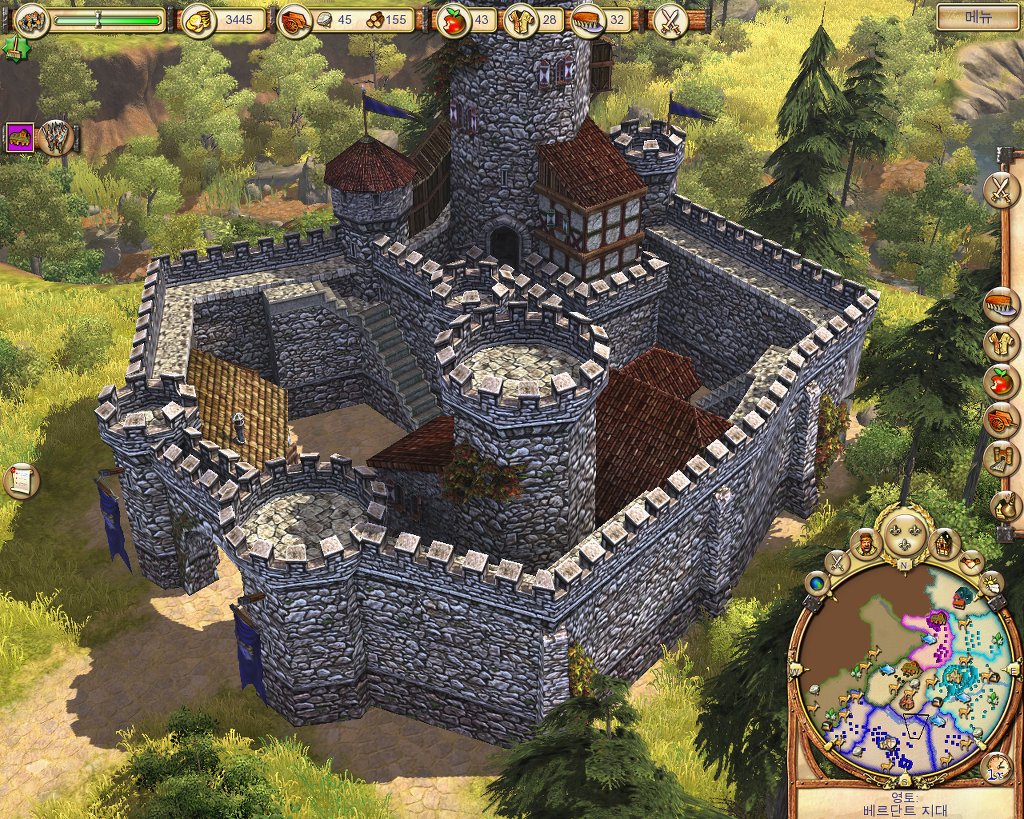Open the 메뉴 game menu

(977, 17)
